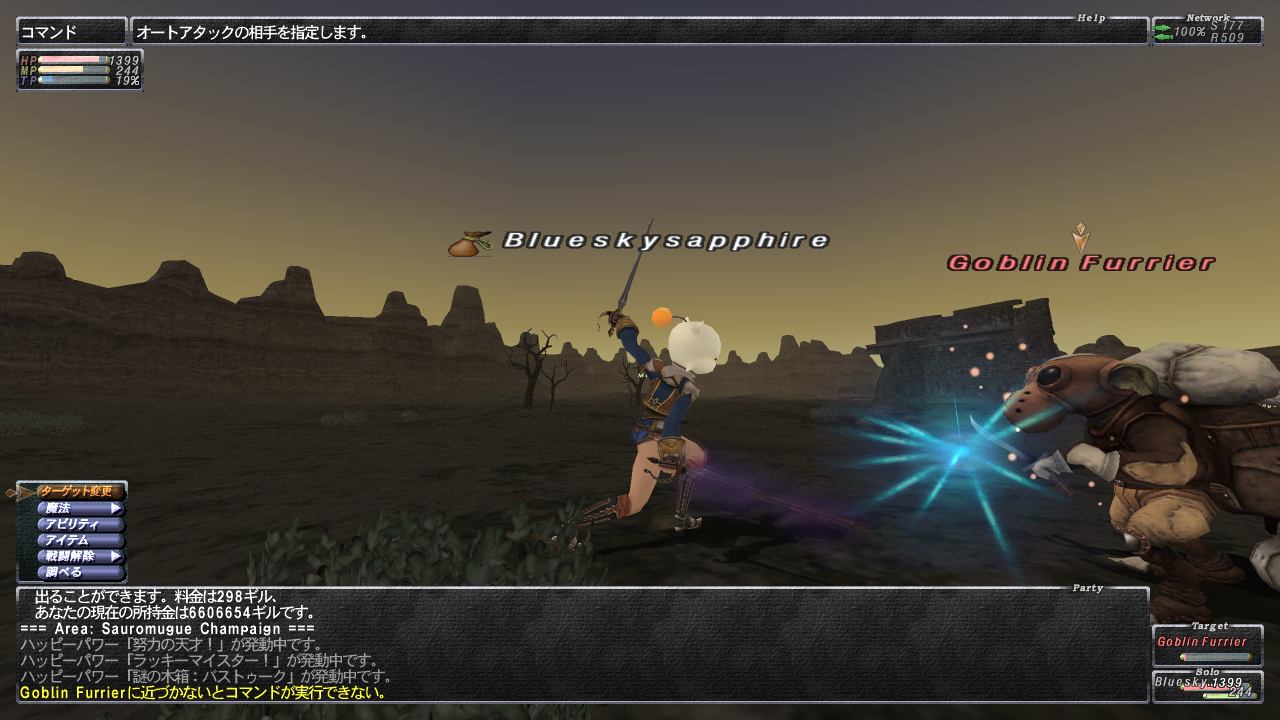1280x720 pixels.
Task: Select ターゲット変更 in the command menu
Action: click(x=79, y=492)
